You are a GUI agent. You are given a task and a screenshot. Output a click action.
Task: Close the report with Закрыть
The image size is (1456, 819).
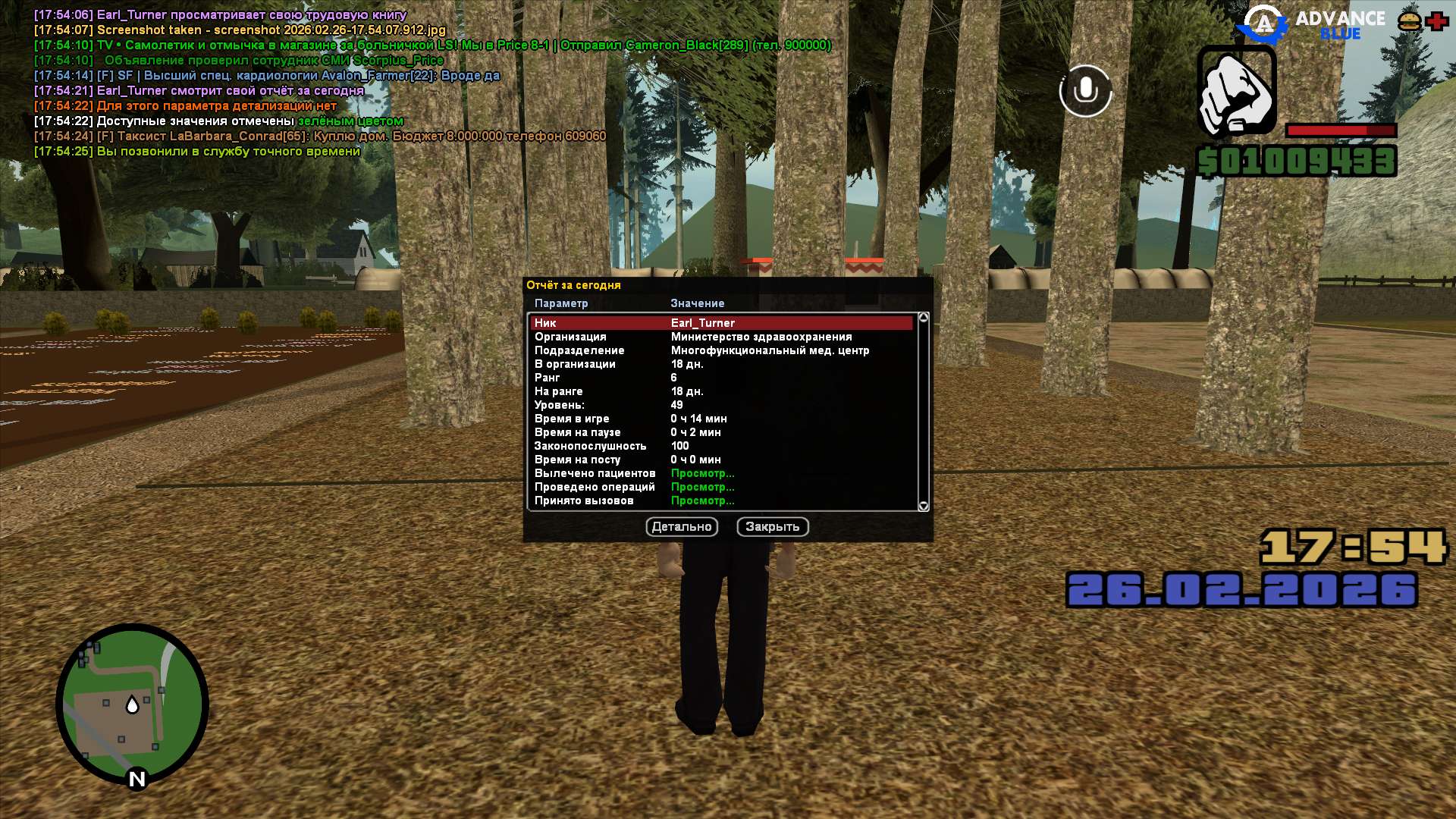[772, 527]
